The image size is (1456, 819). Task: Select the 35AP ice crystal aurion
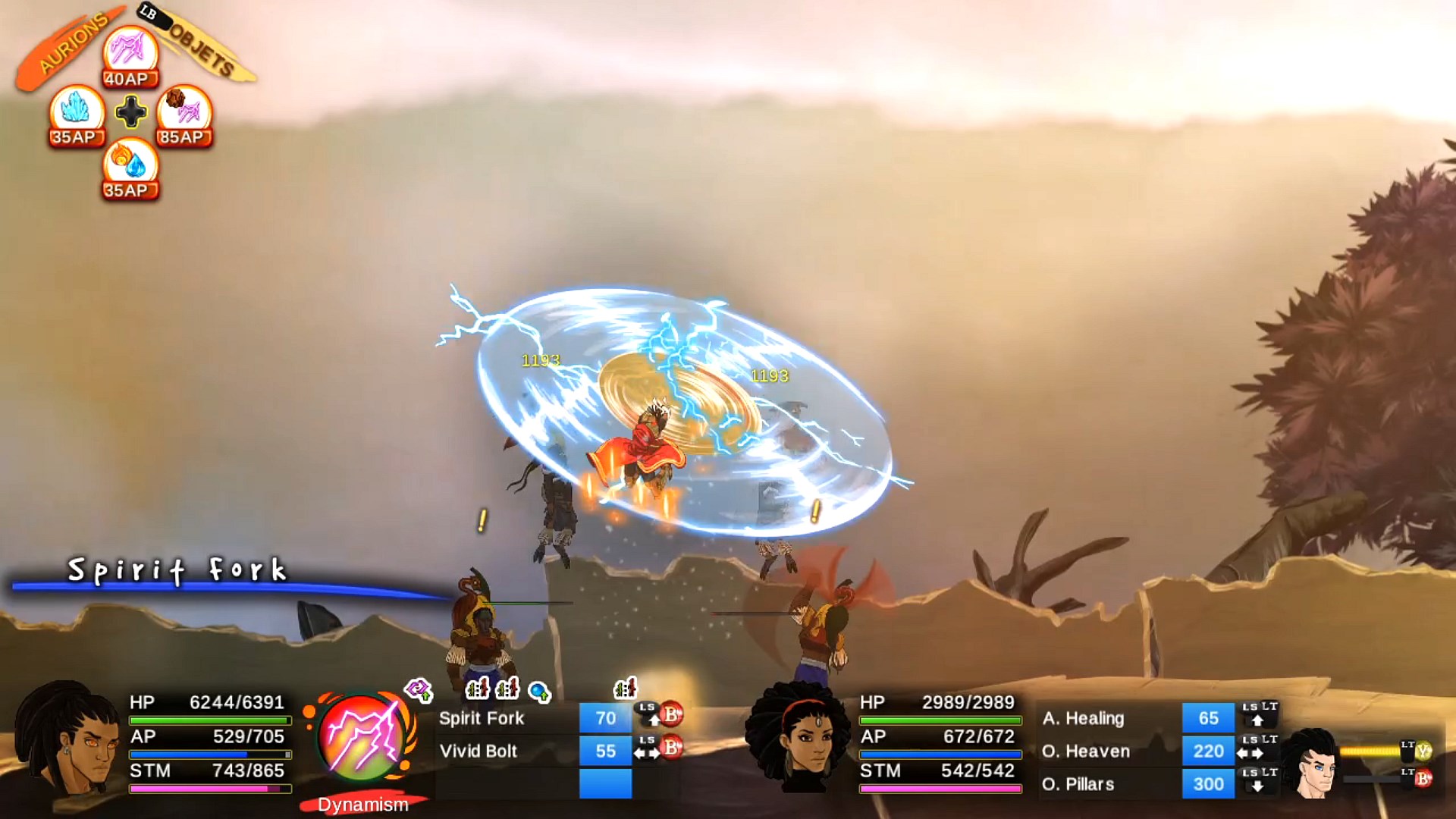76,114
